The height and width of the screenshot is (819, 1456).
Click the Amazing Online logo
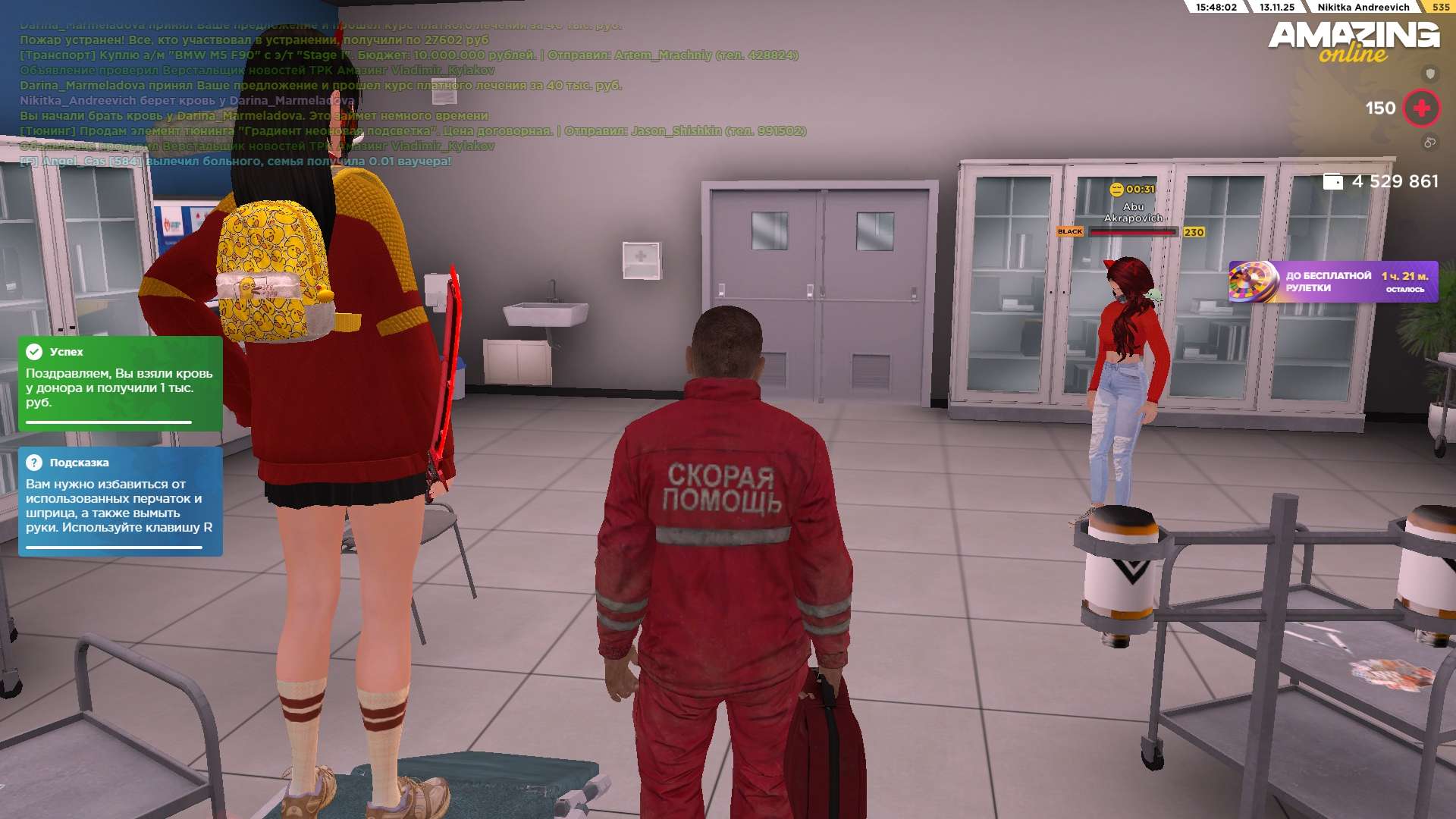click(1354, 41)
